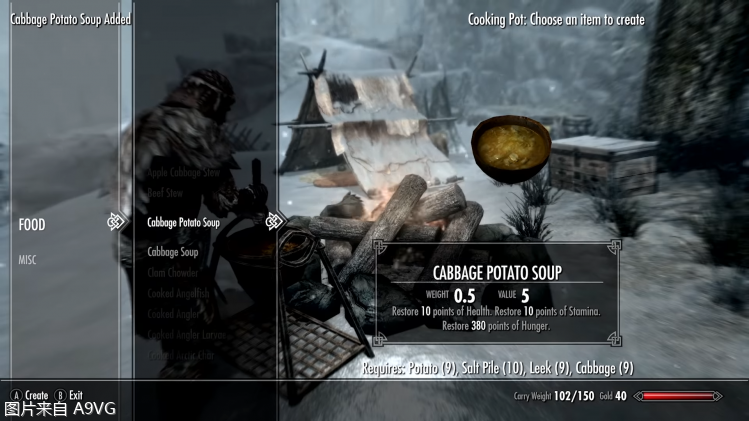
Task: Select the Cooked Angler Larvae entry
Action: [189, 334]
